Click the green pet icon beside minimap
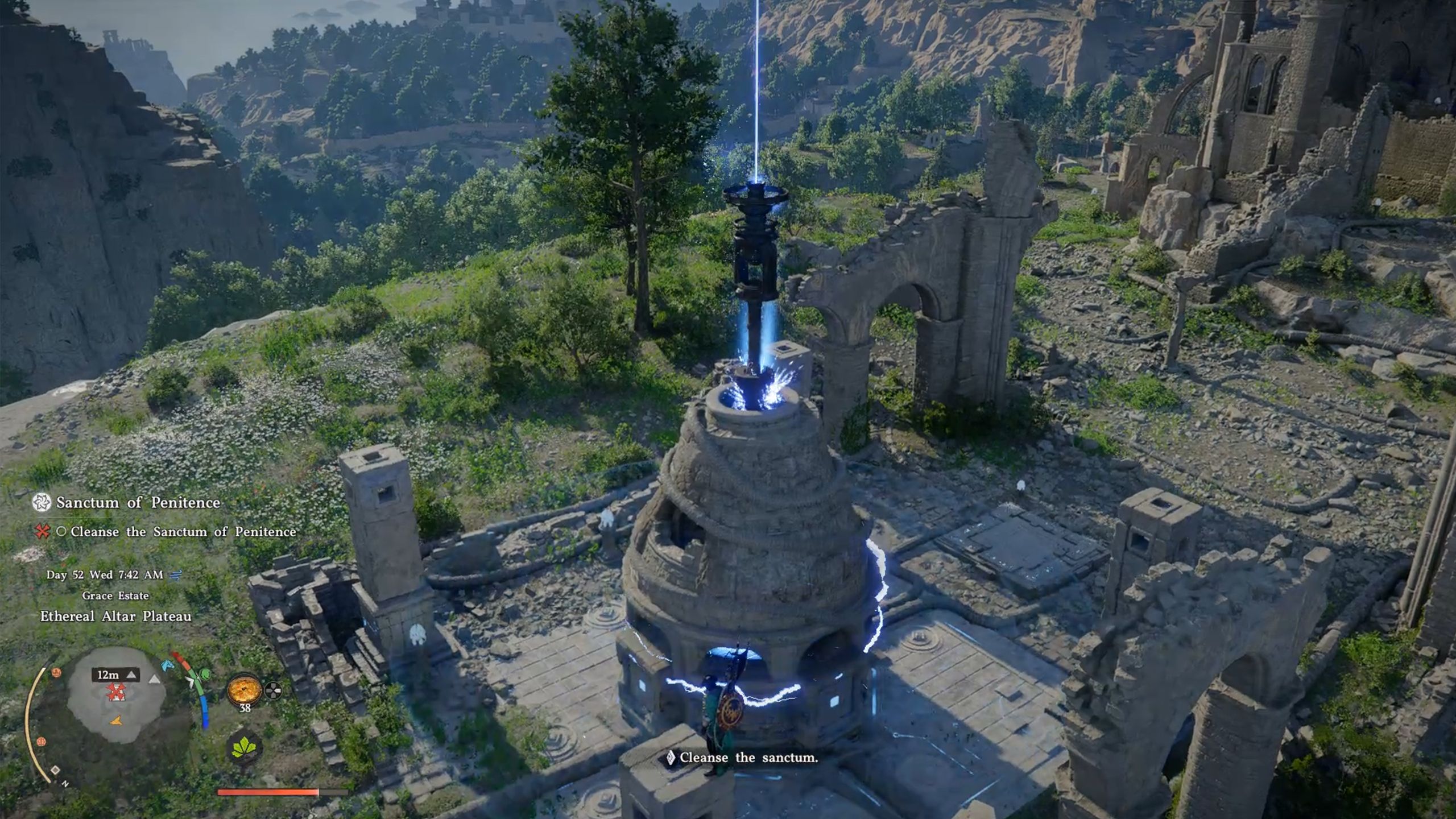This screenshot has width=1456, height=819. coord(204,675)
